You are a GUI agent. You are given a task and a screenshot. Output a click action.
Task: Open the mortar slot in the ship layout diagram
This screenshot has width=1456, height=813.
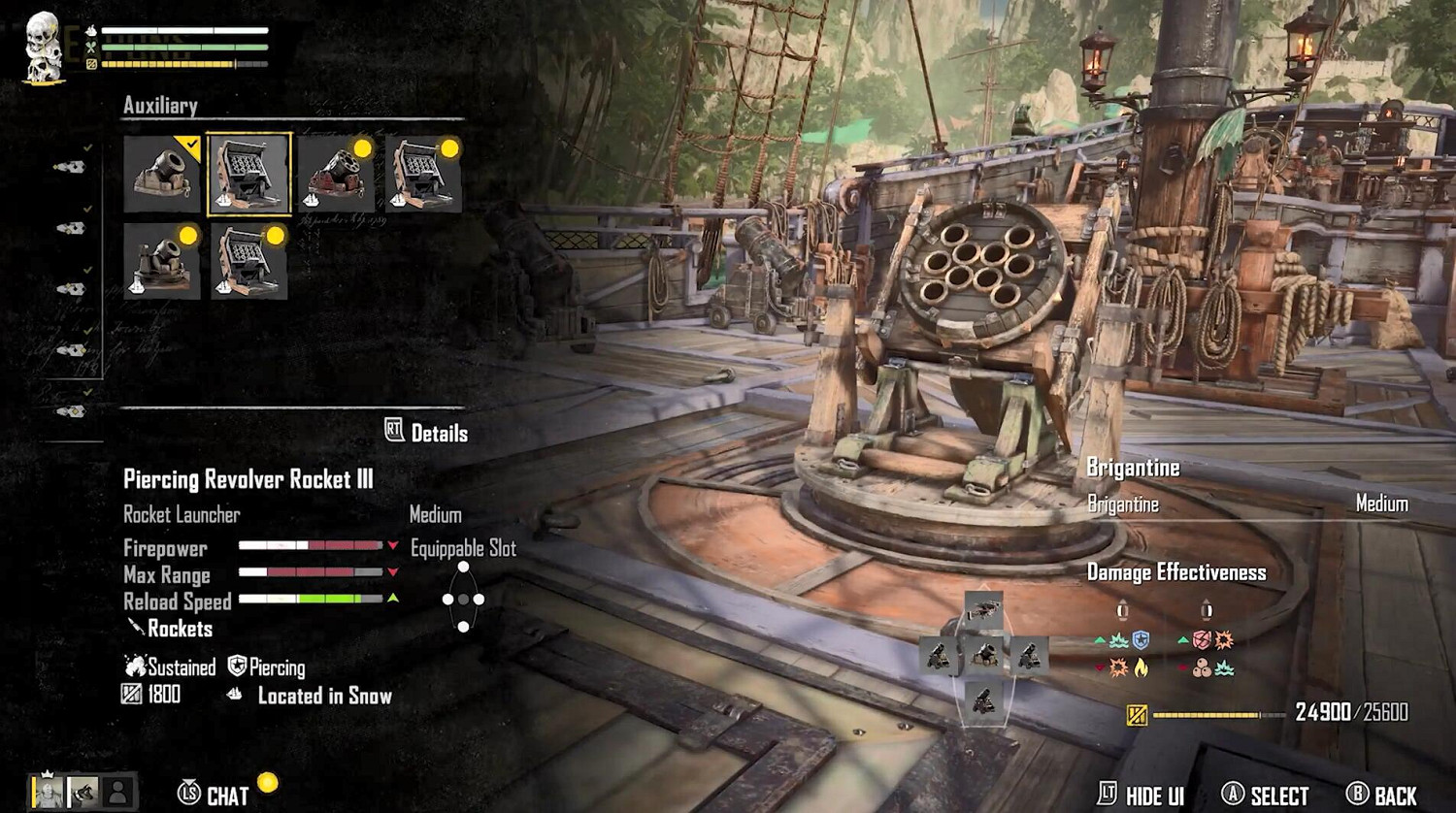[x=983, y=656]
